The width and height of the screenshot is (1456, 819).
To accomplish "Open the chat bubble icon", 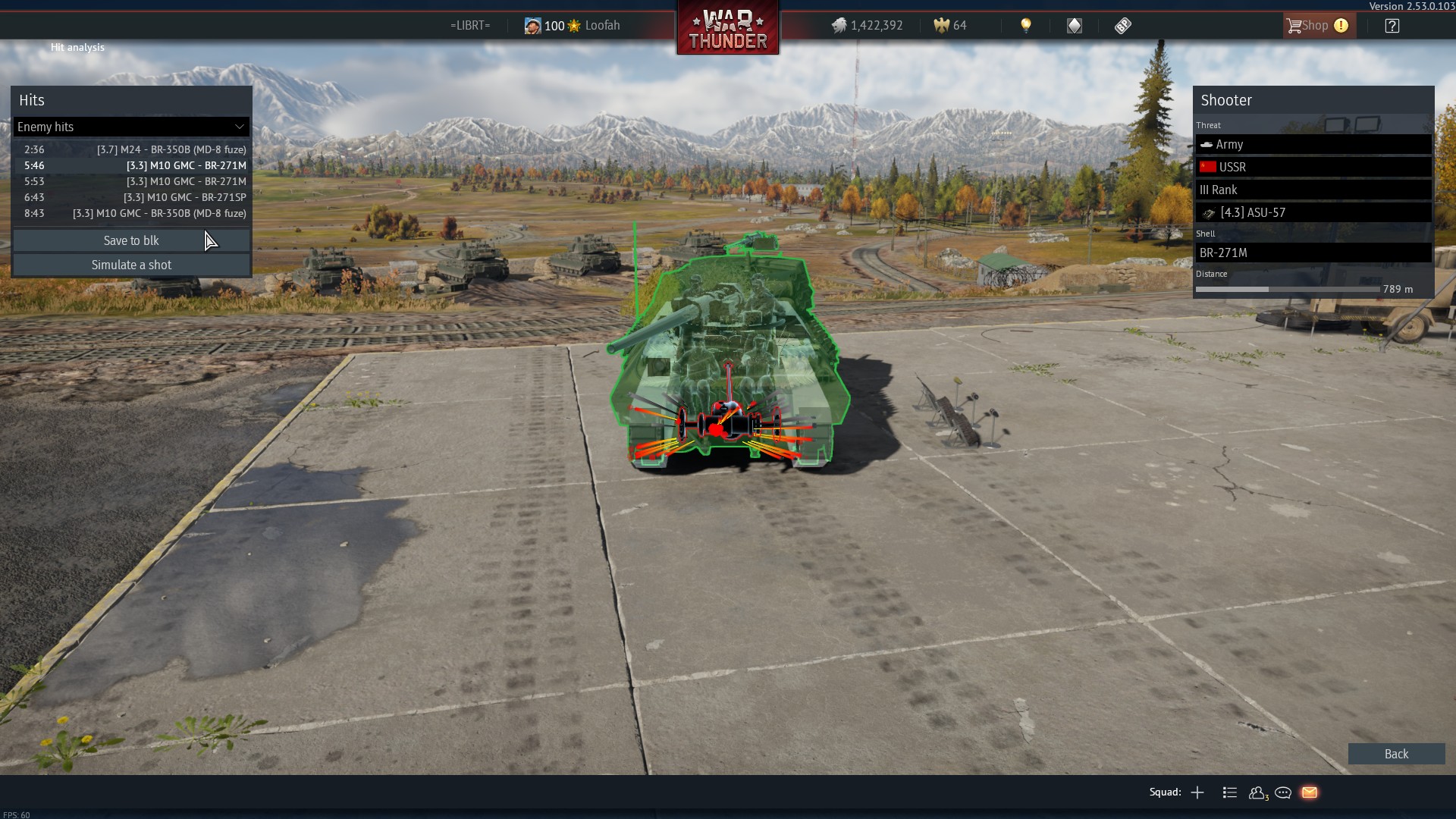I will click(x=1283, y=792).
